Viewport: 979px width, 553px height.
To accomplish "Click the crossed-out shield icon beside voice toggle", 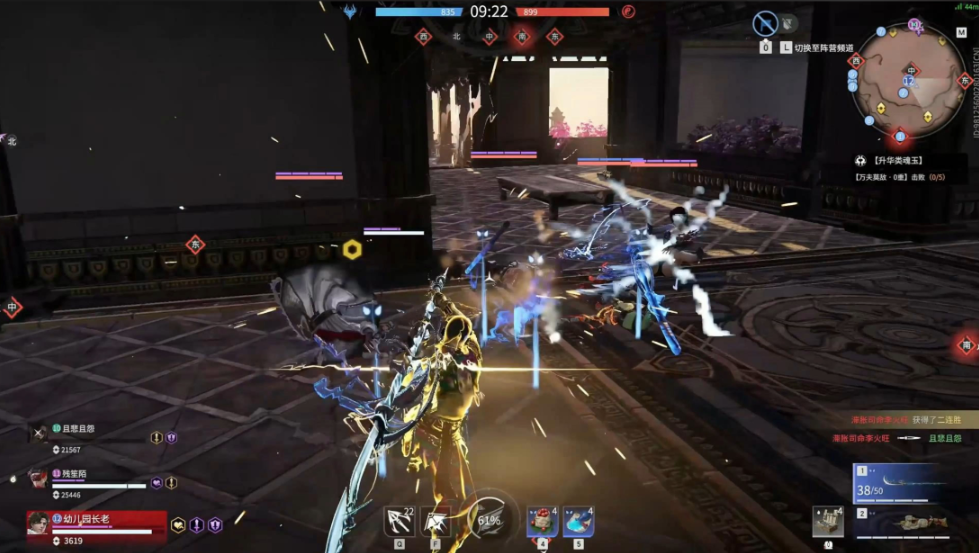I will click(x=789, y=22).
